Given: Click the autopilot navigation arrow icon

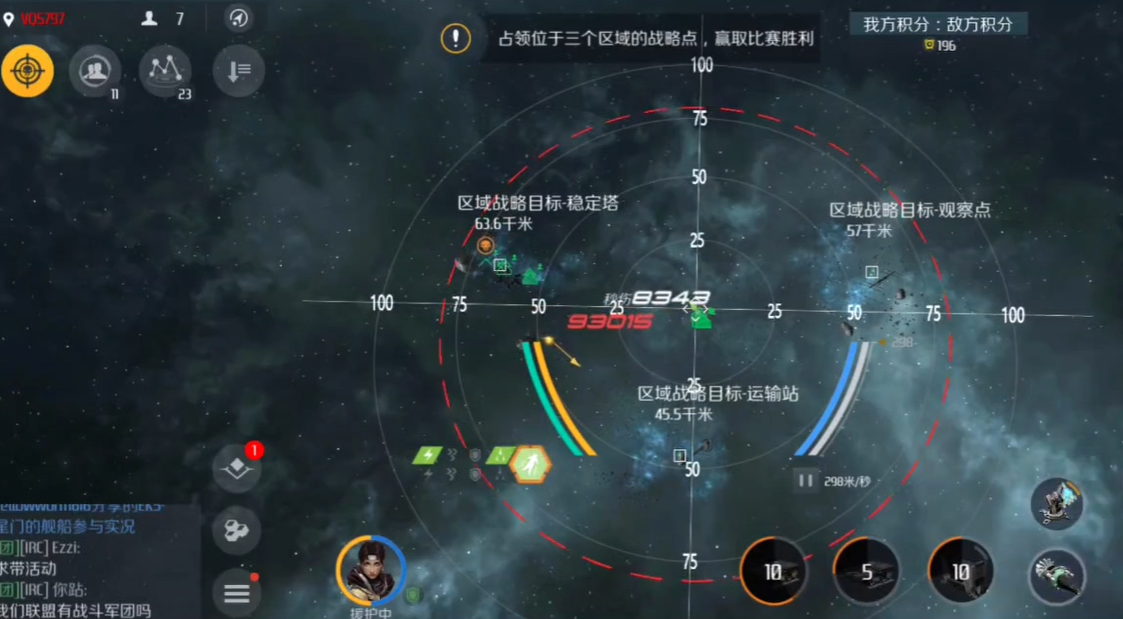Looking at the screenshot, I should pyautogui.click(x=238, y=18).
